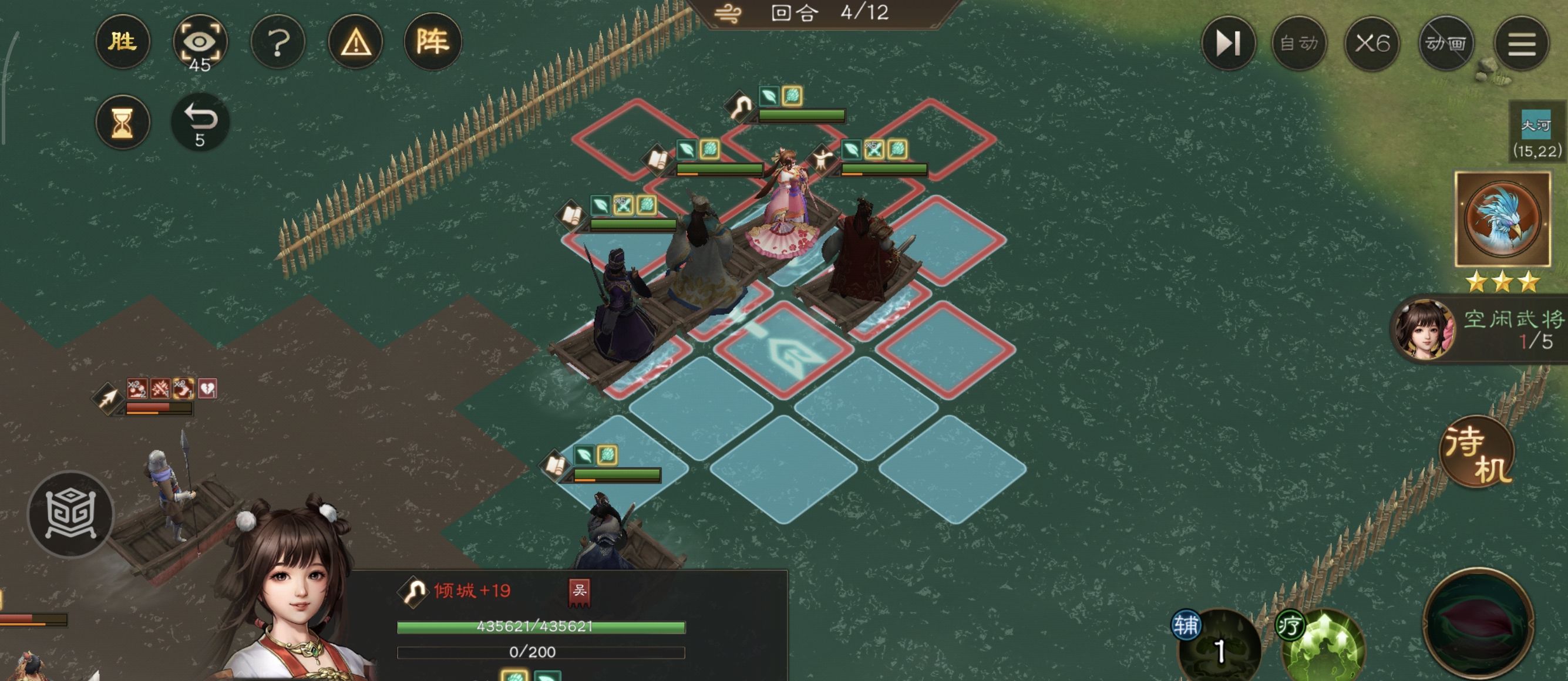The height and width of the screenshot is (681, 1568).
Task: Toggle auto battle 自动
Action: click(x=1299, y=43)
